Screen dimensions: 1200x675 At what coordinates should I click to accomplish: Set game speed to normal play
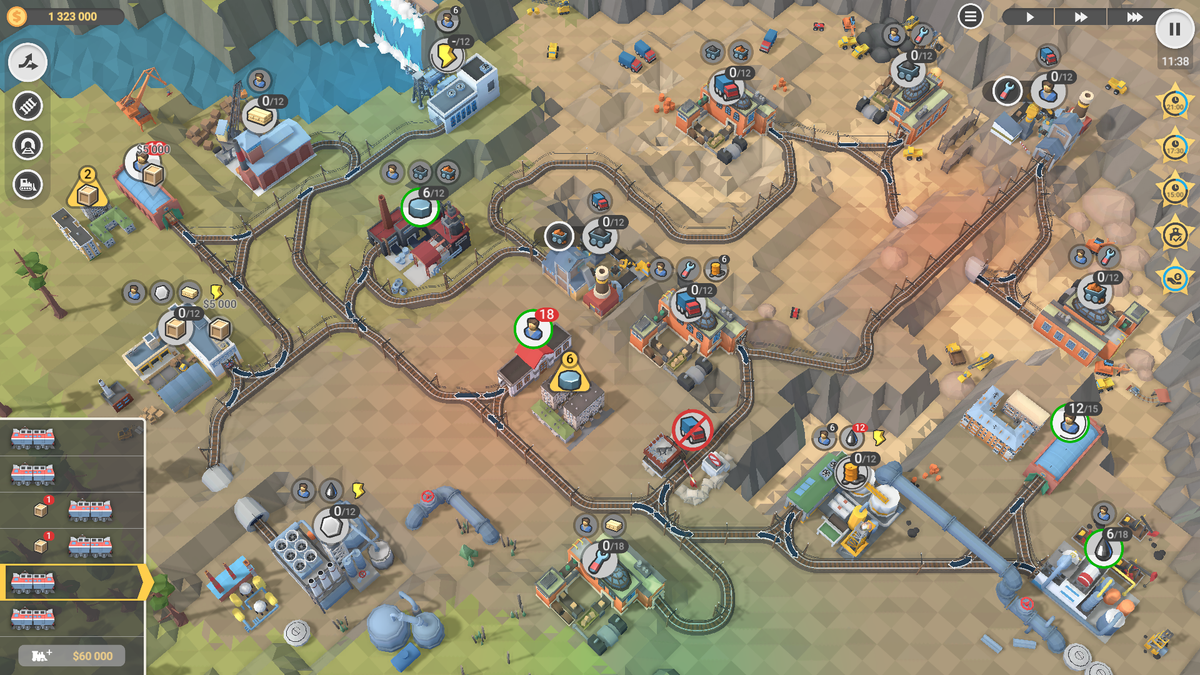(1028, 17)
